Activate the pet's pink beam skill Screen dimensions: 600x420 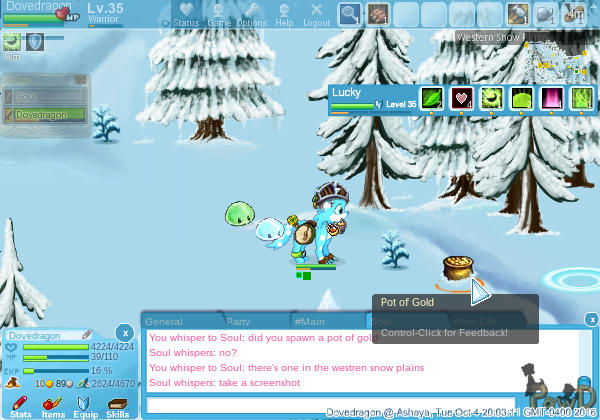(x=551, y=98)
